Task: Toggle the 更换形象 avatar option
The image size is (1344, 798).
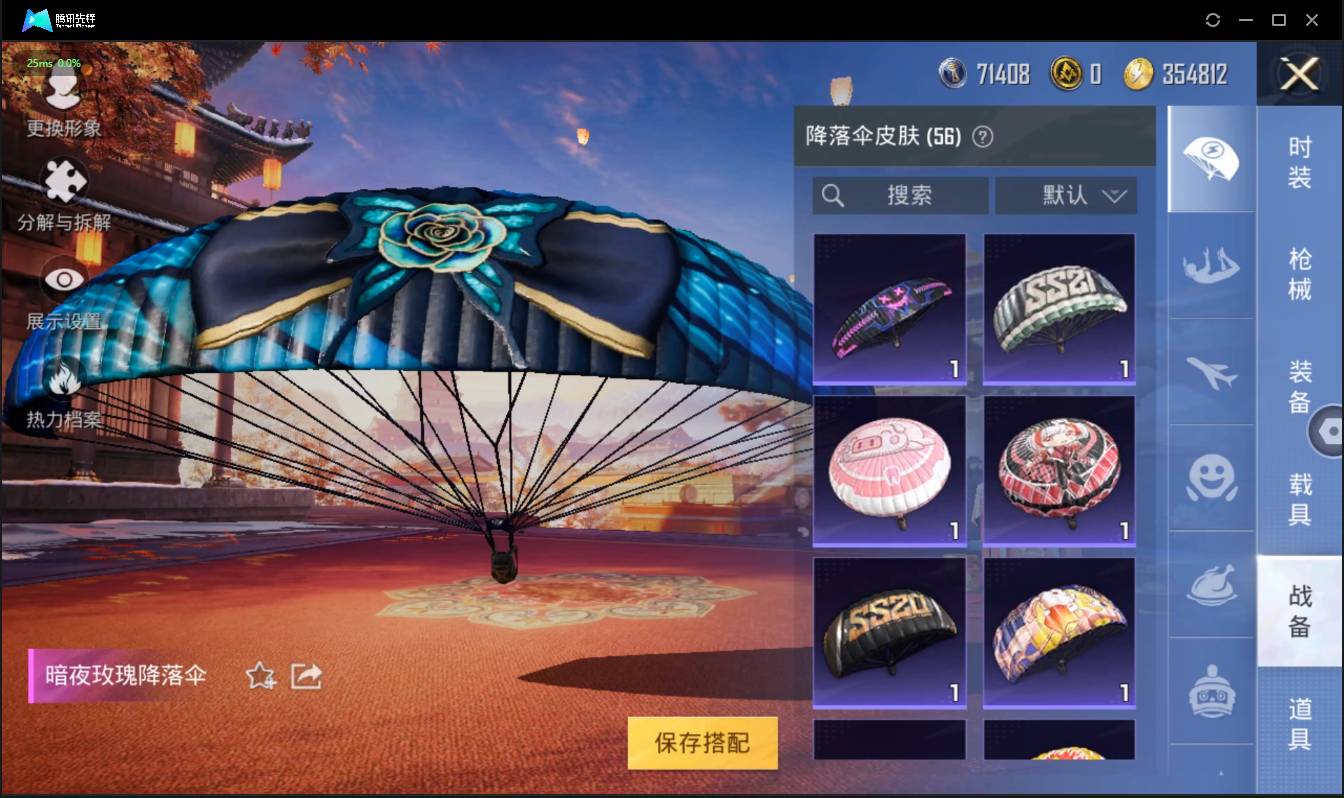Action: pos(62,88)
